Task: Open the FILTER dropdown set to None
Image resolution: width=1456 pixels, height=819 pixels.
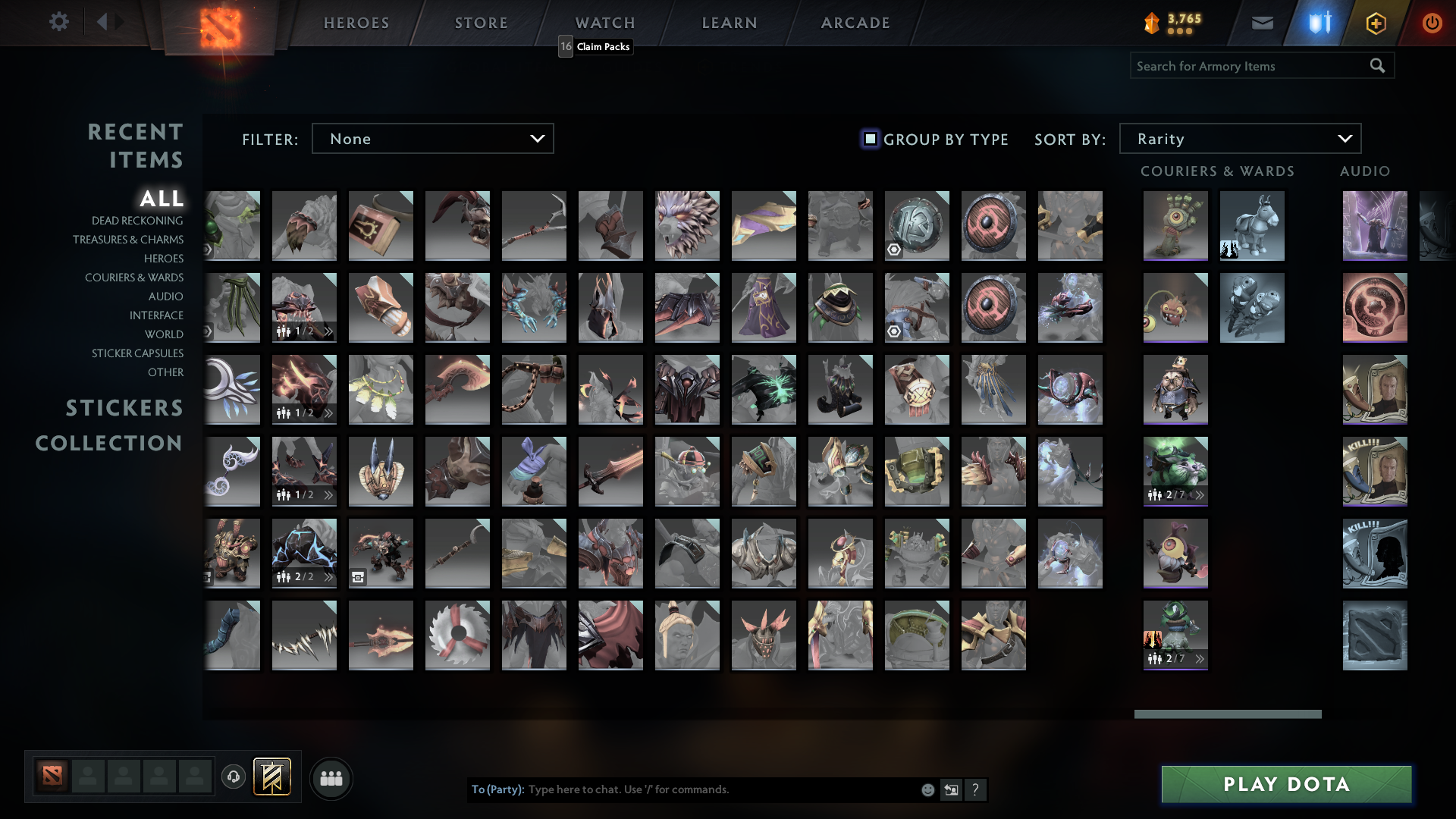Action: pos(432,138)
